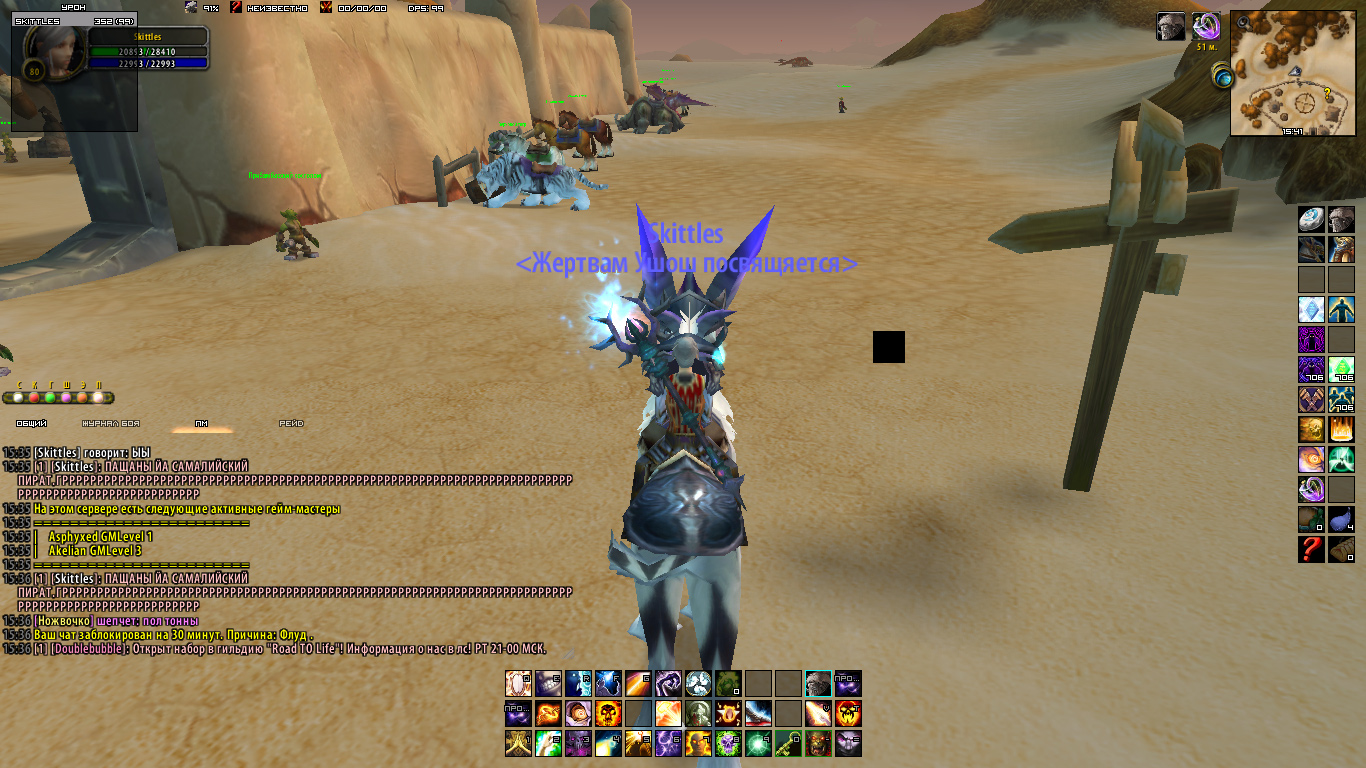This screenshot has width=1366, height=768.
Task: Use the golden key on slot 0
Action: click(x=788, y=744)
